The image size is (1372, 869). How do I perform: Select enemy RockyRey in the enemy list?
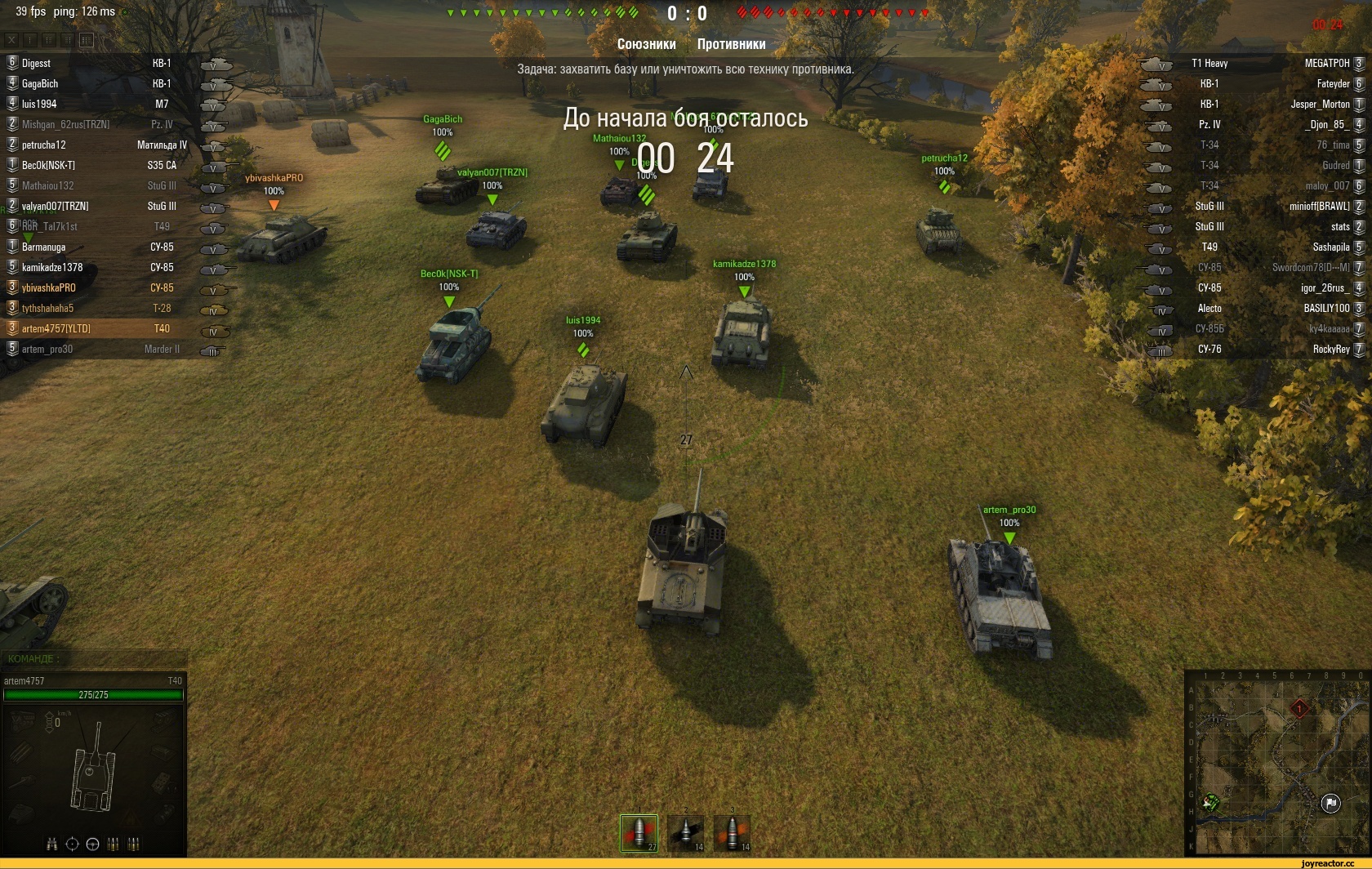[1330, 350]
